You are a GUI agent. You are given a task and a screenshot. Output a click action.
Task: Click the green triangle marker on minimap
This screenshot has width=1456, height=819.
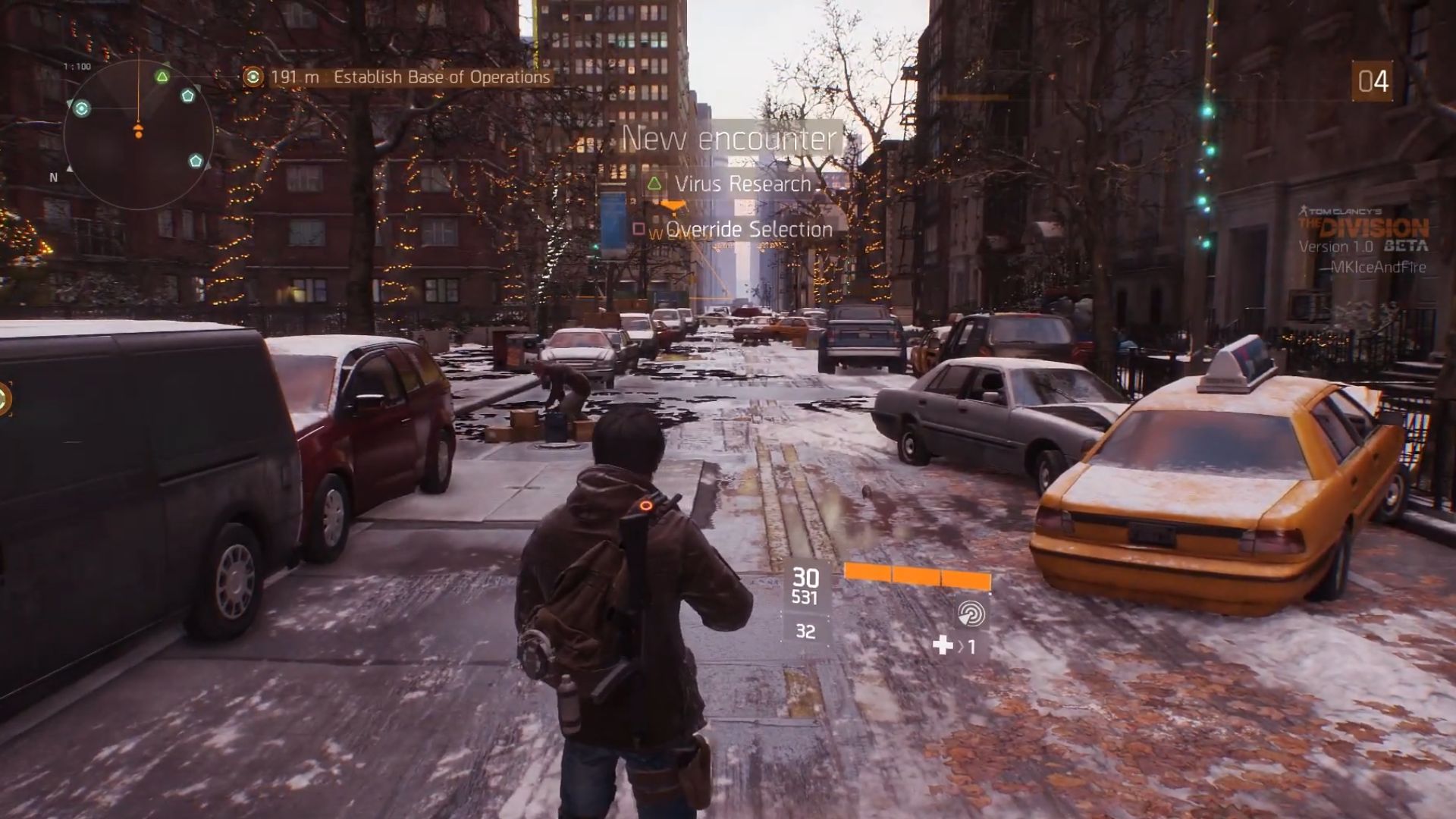[162, 77]
